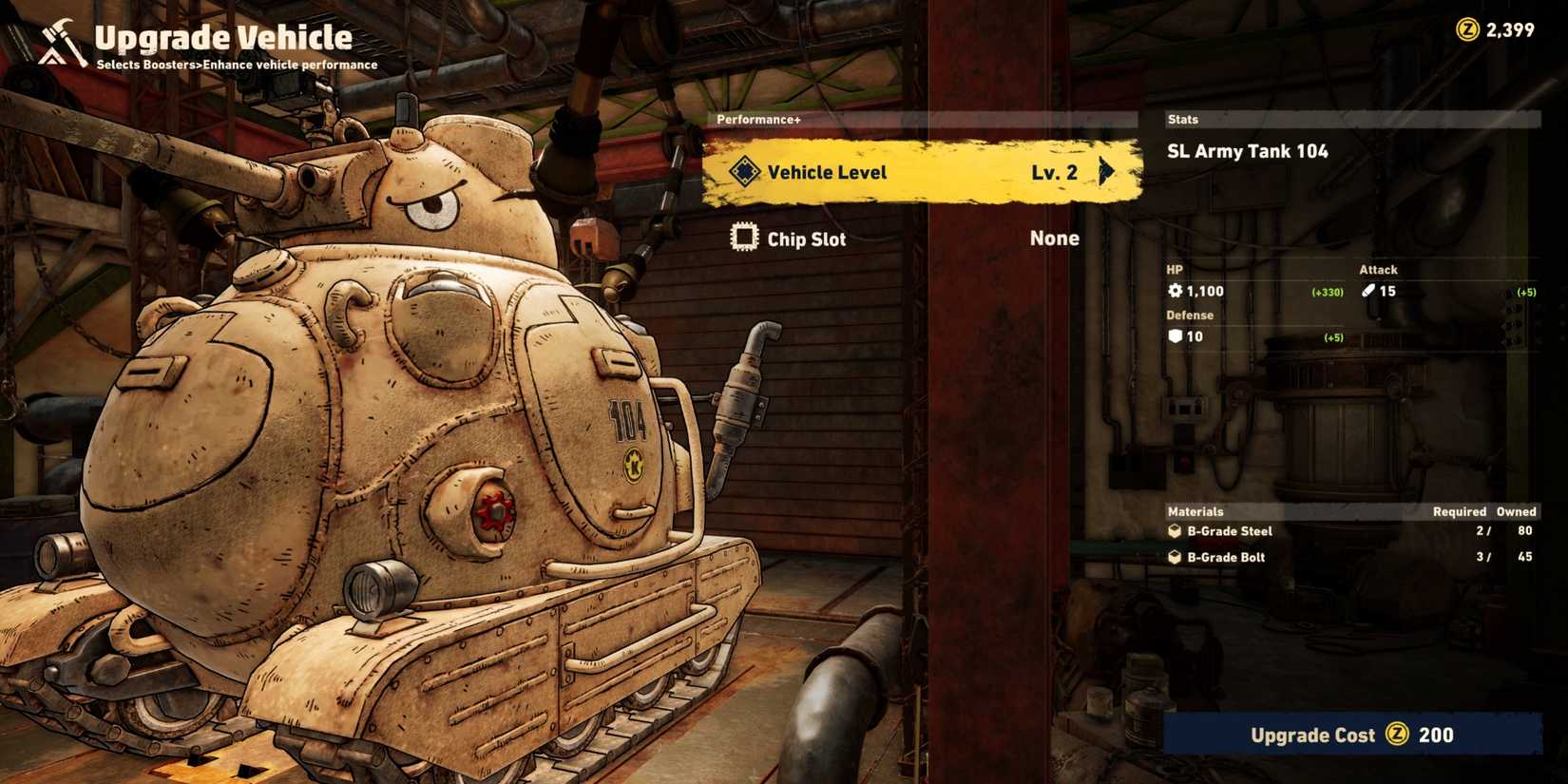The width and height of the screenshot is (1568, 784).
Task: Click the material icon beside B-Grade Bolt
Action: tap(1173, 557)
